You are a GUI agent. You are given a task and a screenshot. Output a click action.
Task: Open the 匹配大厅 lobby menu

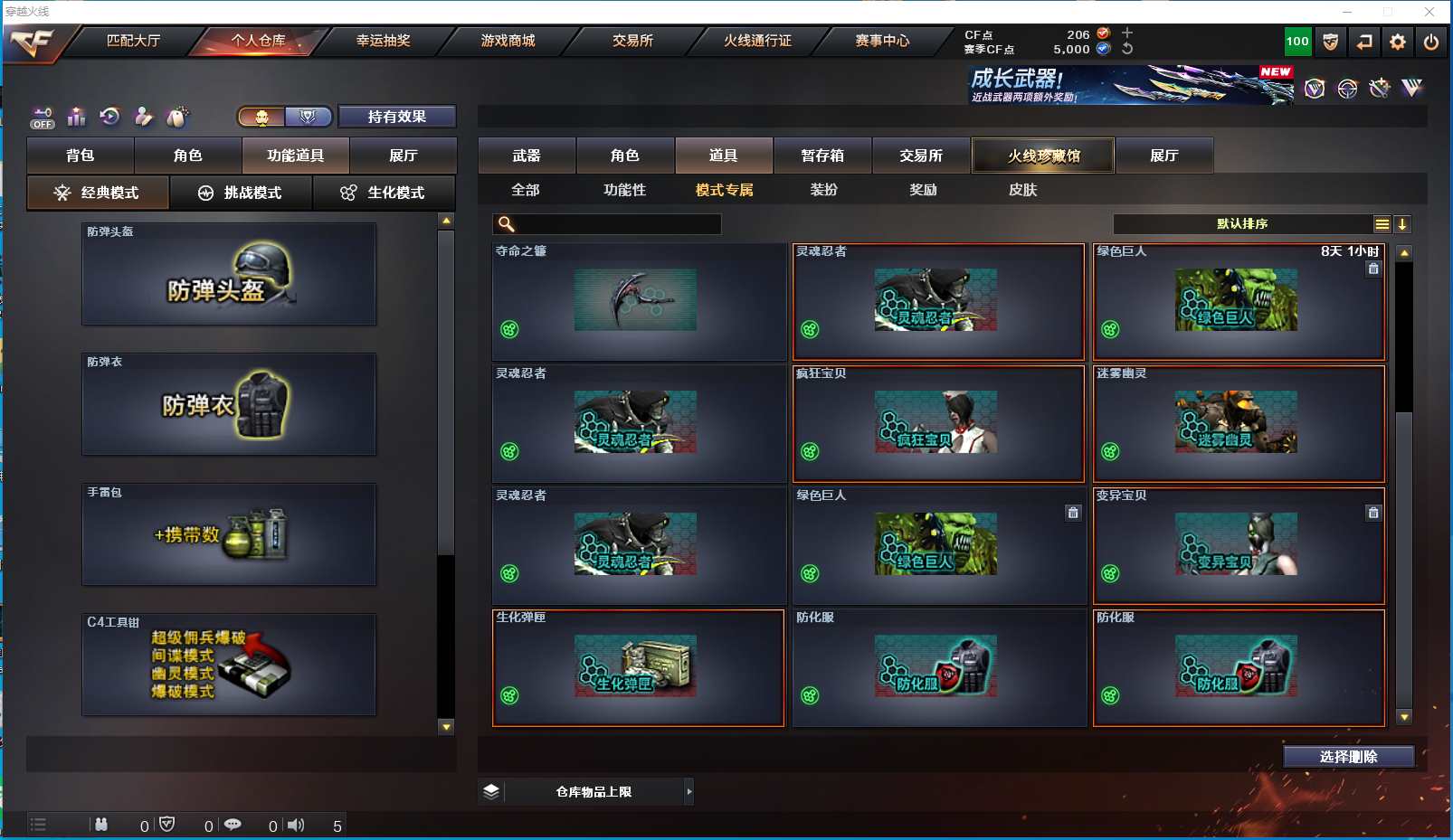[134, 41]
